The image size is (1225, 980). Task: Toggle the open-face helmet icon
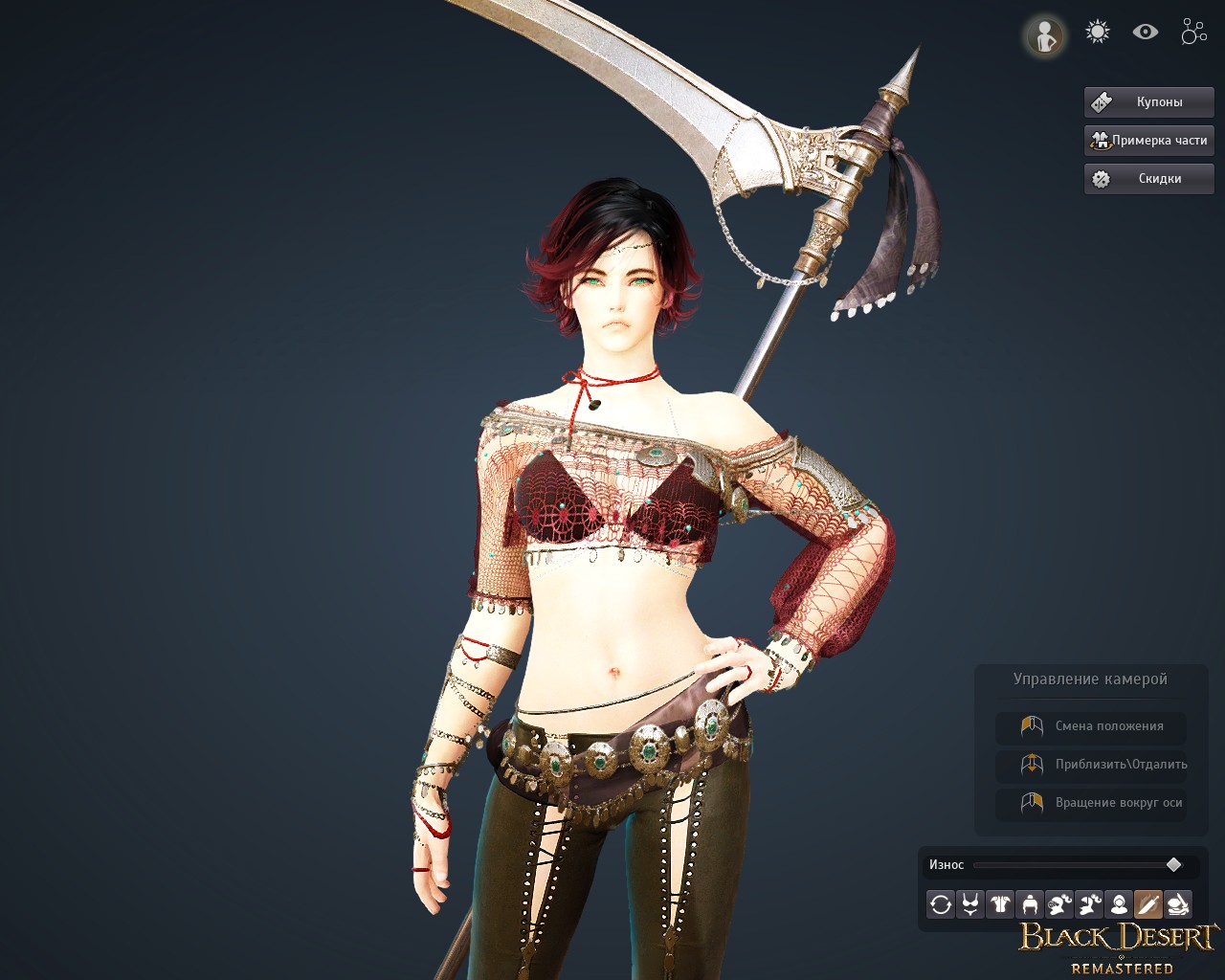click(x=1089, y=904)
